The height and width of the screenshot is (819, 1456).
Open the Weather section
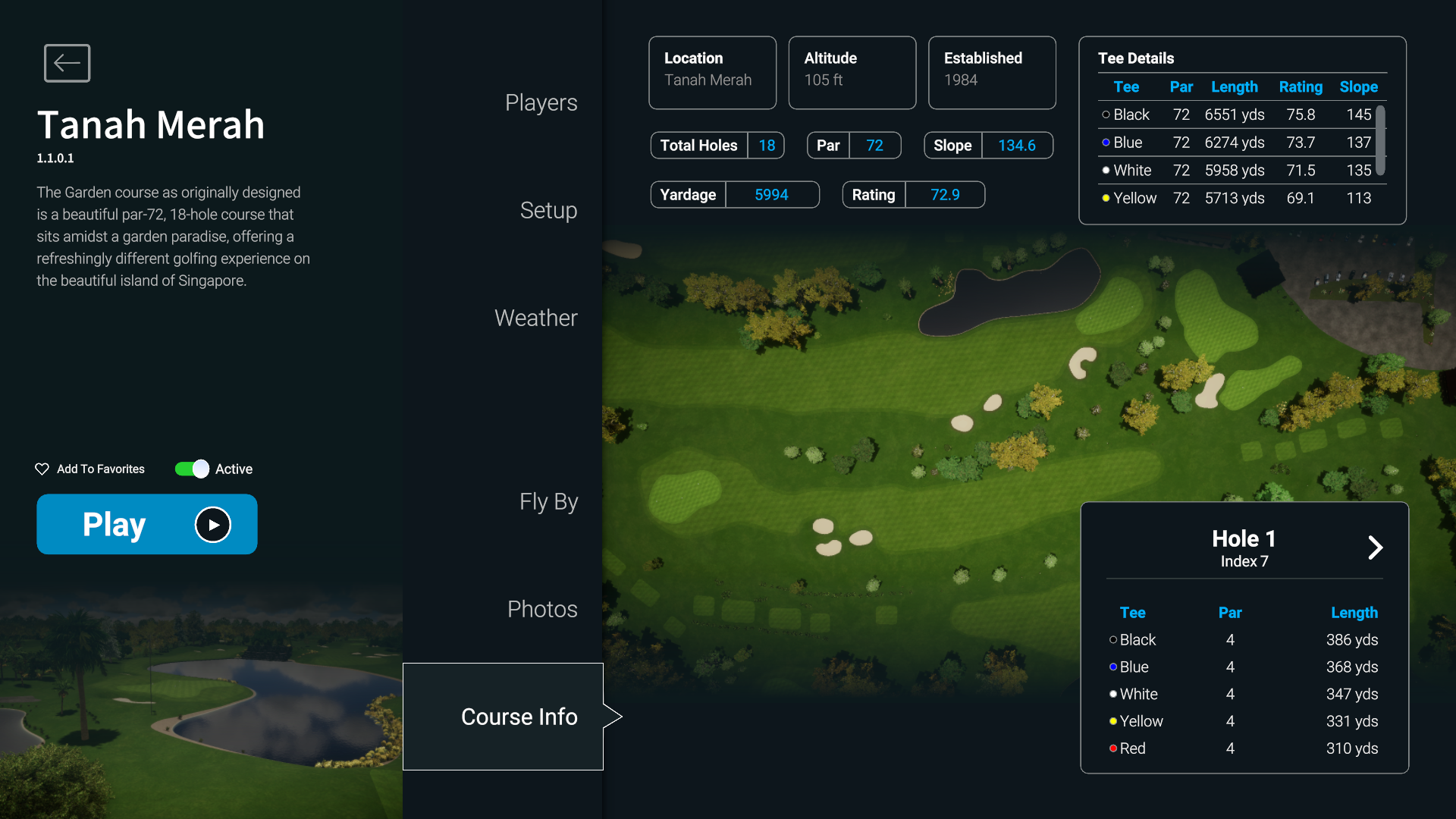click(536, 318)
